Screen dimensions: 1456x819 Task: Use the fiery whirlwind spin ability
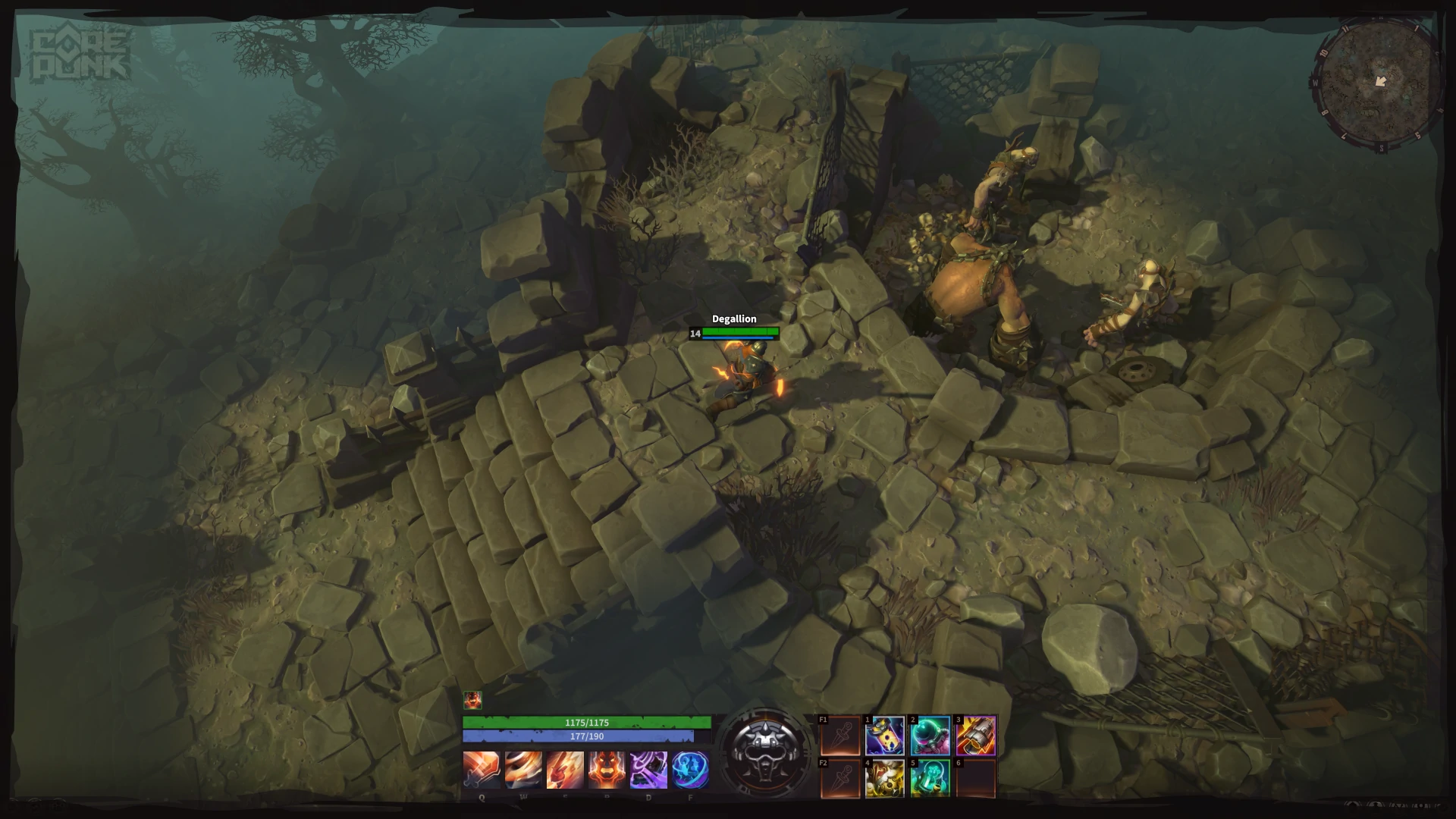pyautogui.click(x=523, y=770)
